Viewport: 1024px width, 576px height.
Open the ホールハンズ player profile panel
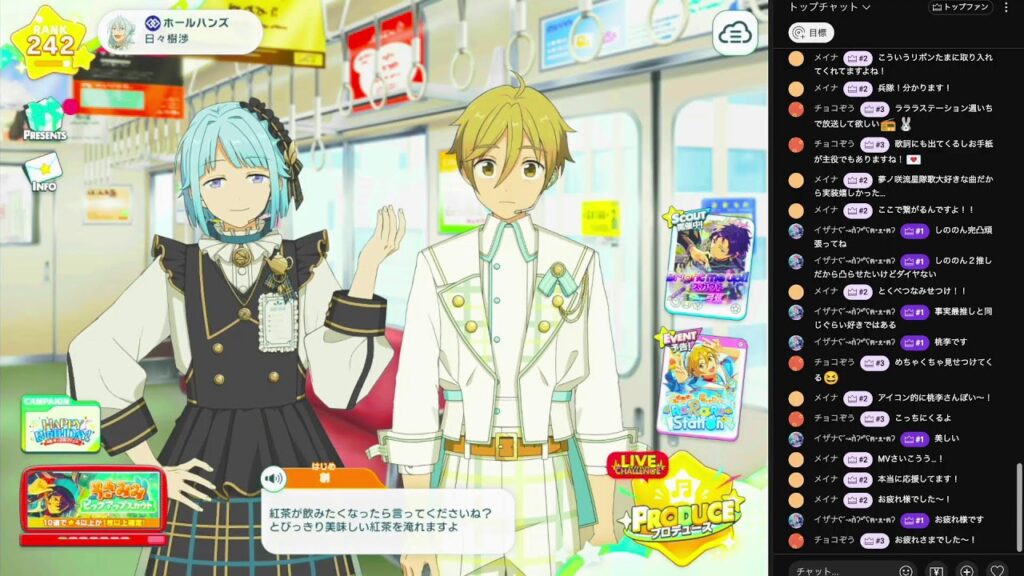point(178,32)
